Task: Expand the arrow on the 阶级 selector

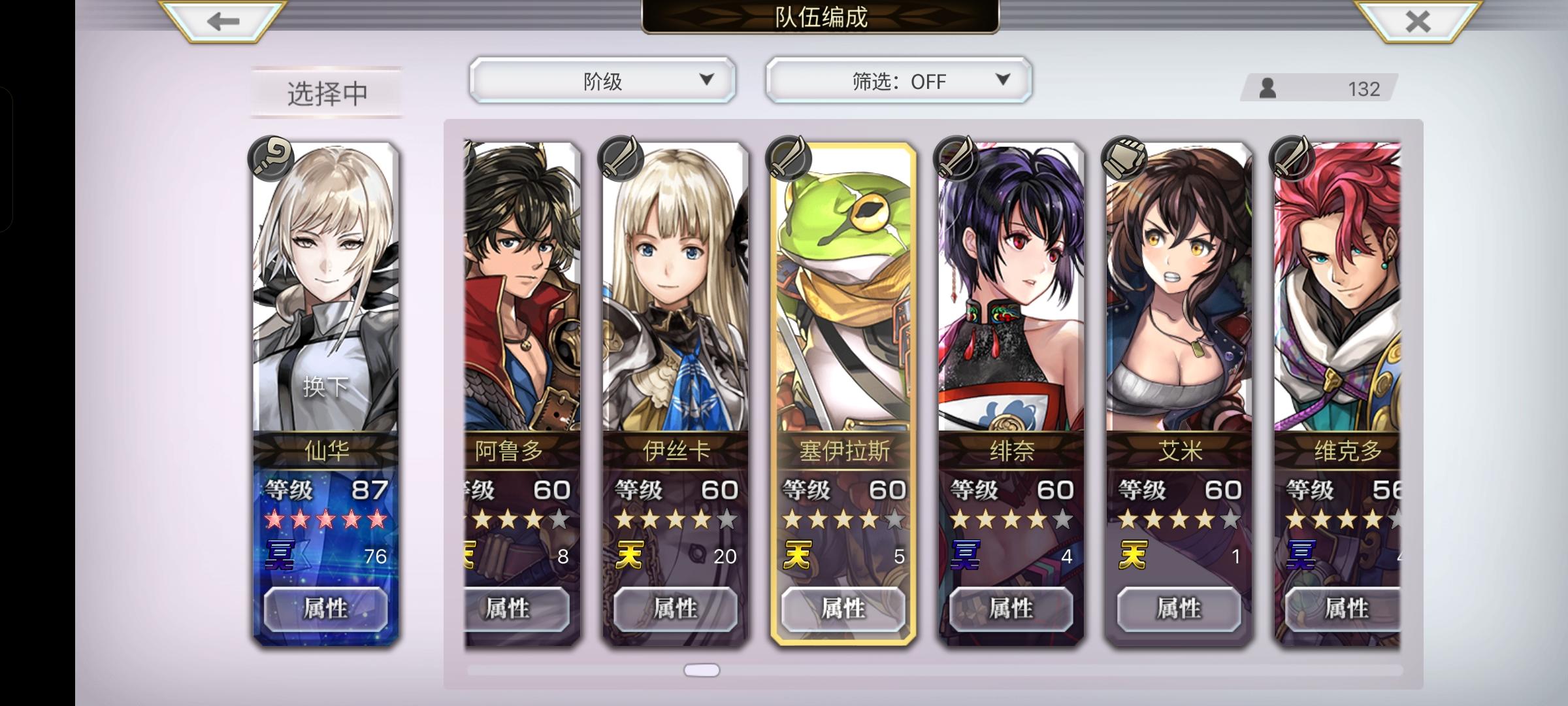Action: 708,80
